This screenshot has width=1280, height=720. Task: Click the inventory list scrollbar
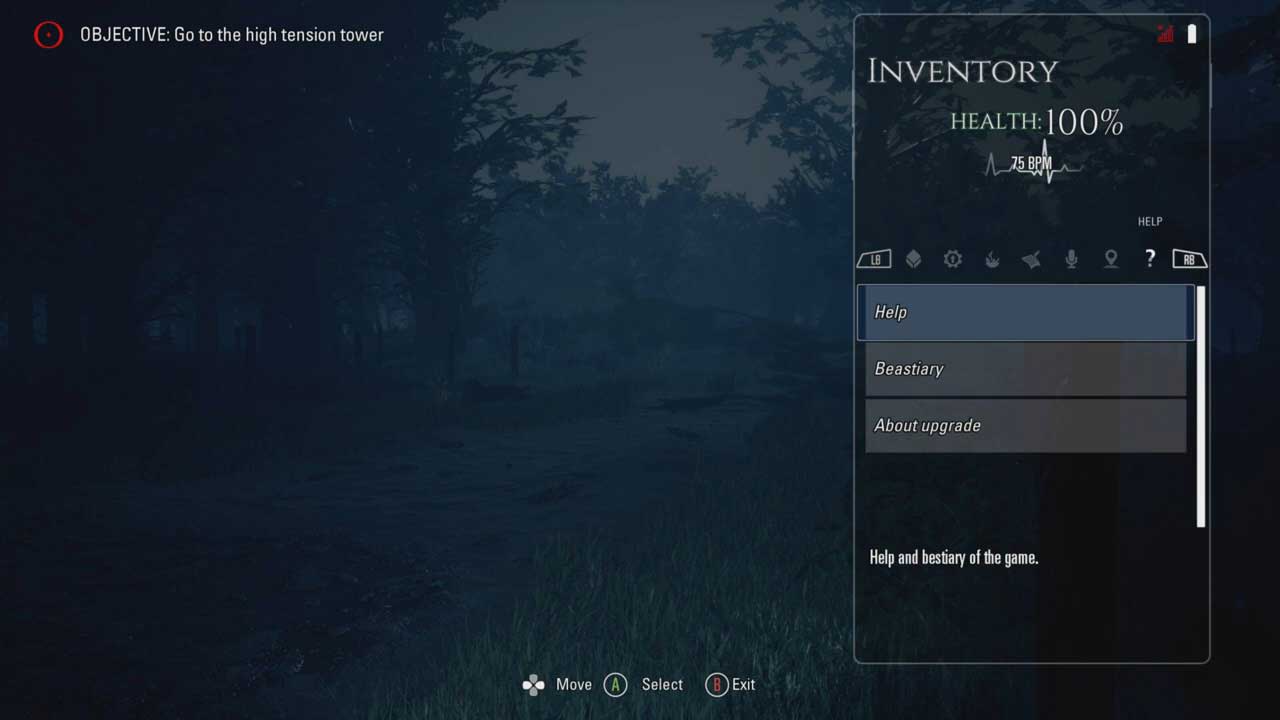coord(1201,405)
